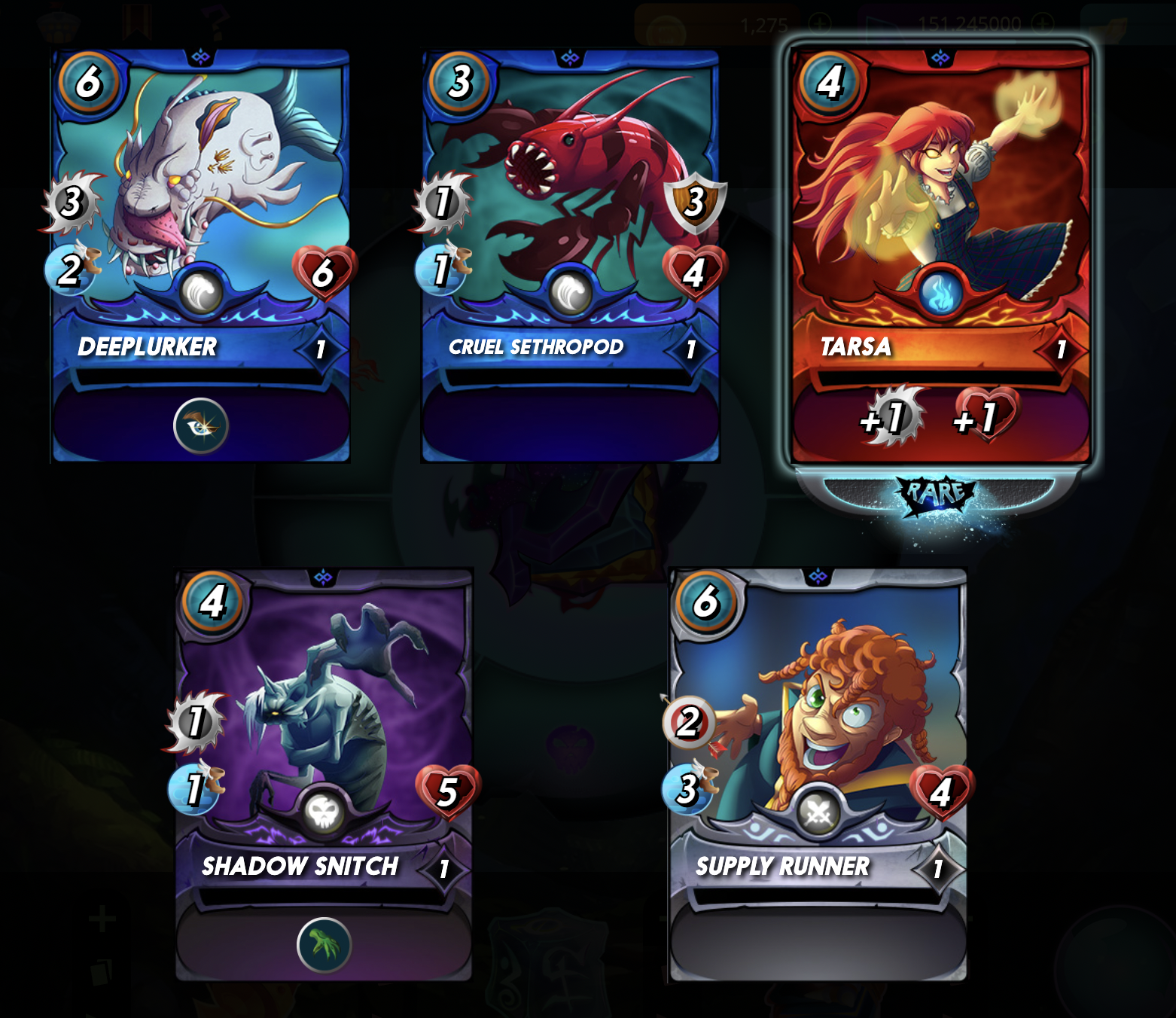The width and height of the screenshot is (1176, 1018).
Task: Choose the rare Tarsa summoner card
Action: [x=940, y=226]
